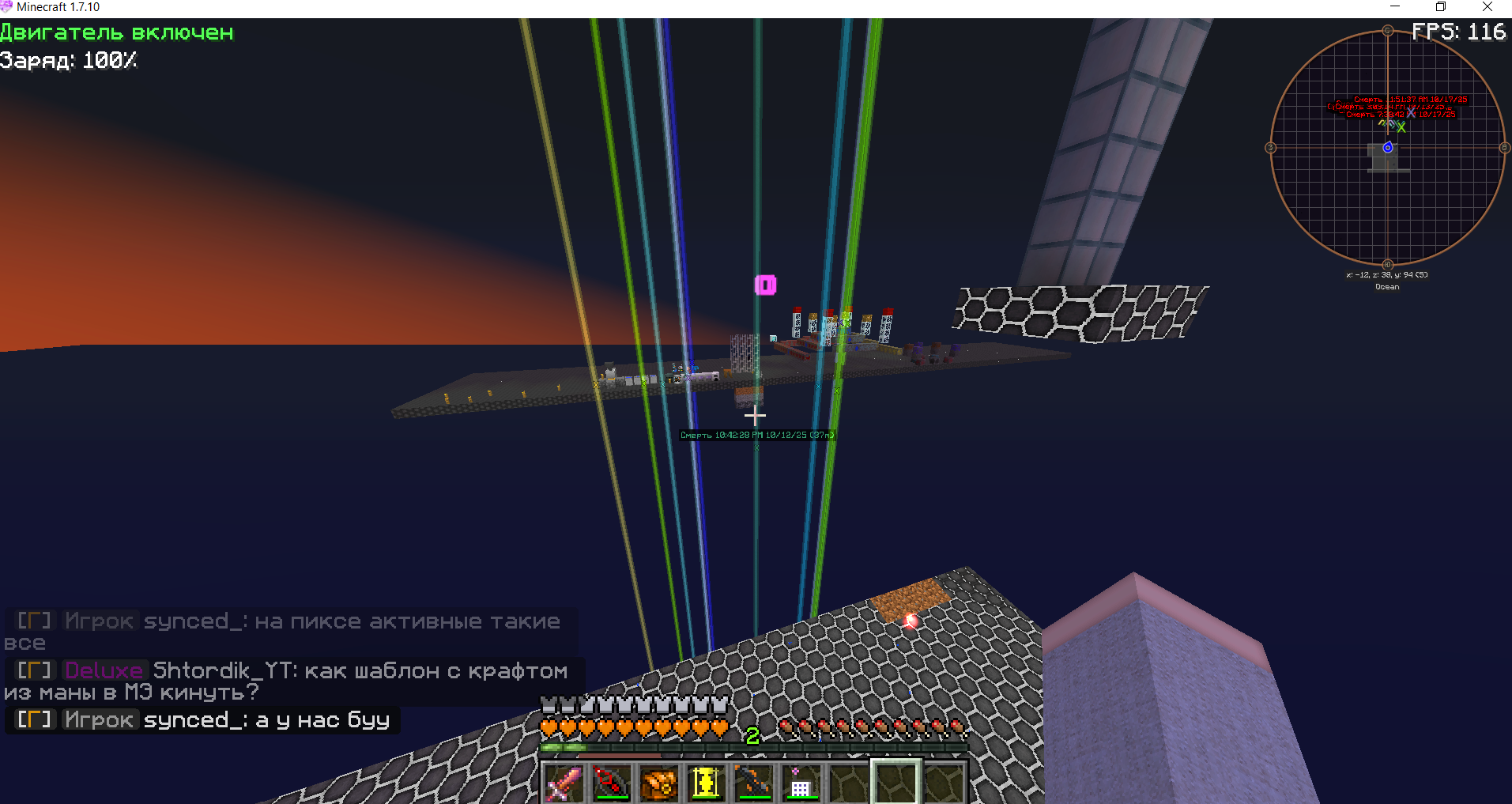Screen dimensions: 1512x804
Task: Click the blue player marker on minimap
Action: (1387, 148)
